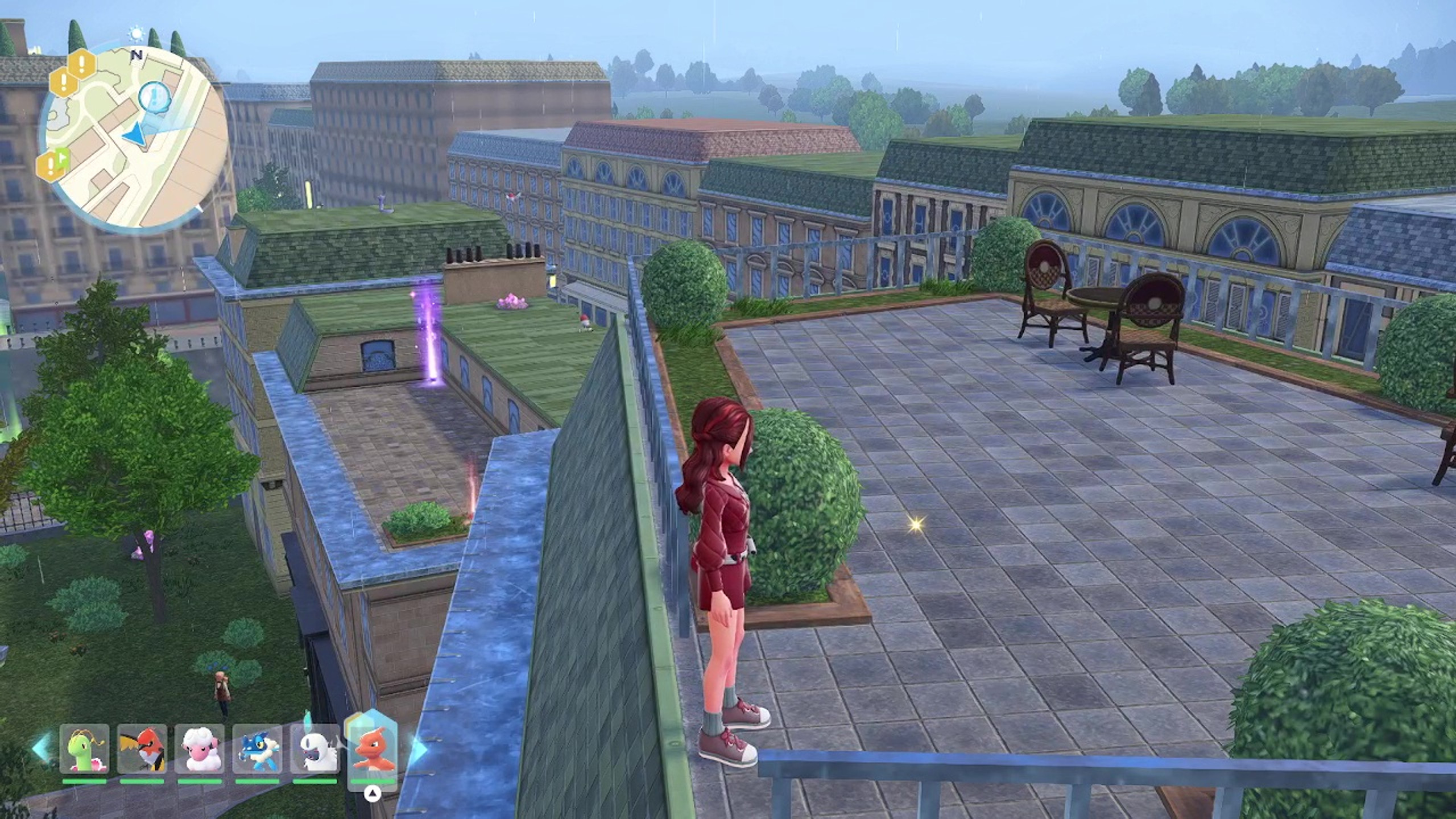Select the yellow marker with the green flag
Viewport: 1456px width, 819px height.
point(52,165)
